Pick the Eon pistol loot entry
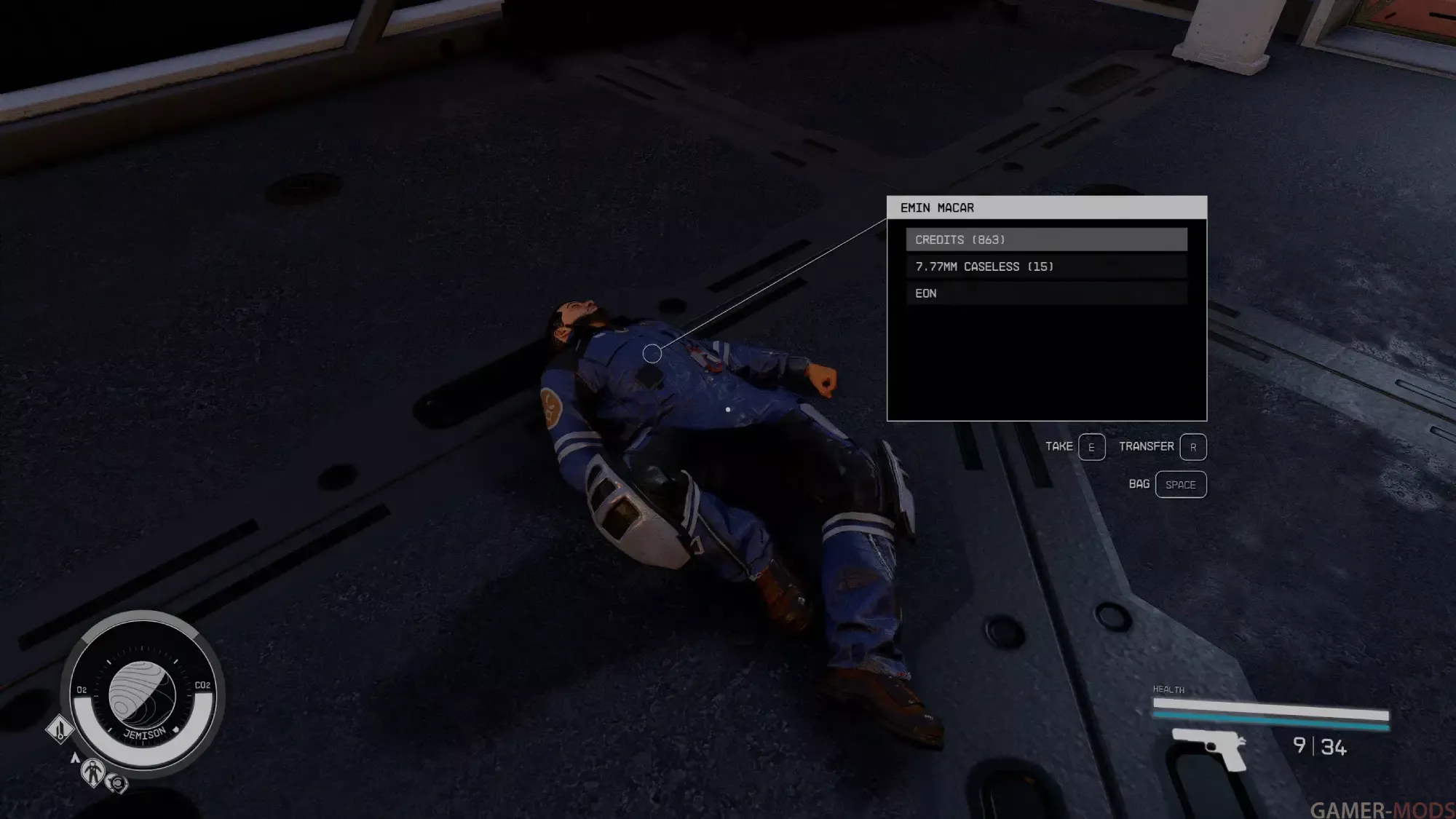 1046,293
